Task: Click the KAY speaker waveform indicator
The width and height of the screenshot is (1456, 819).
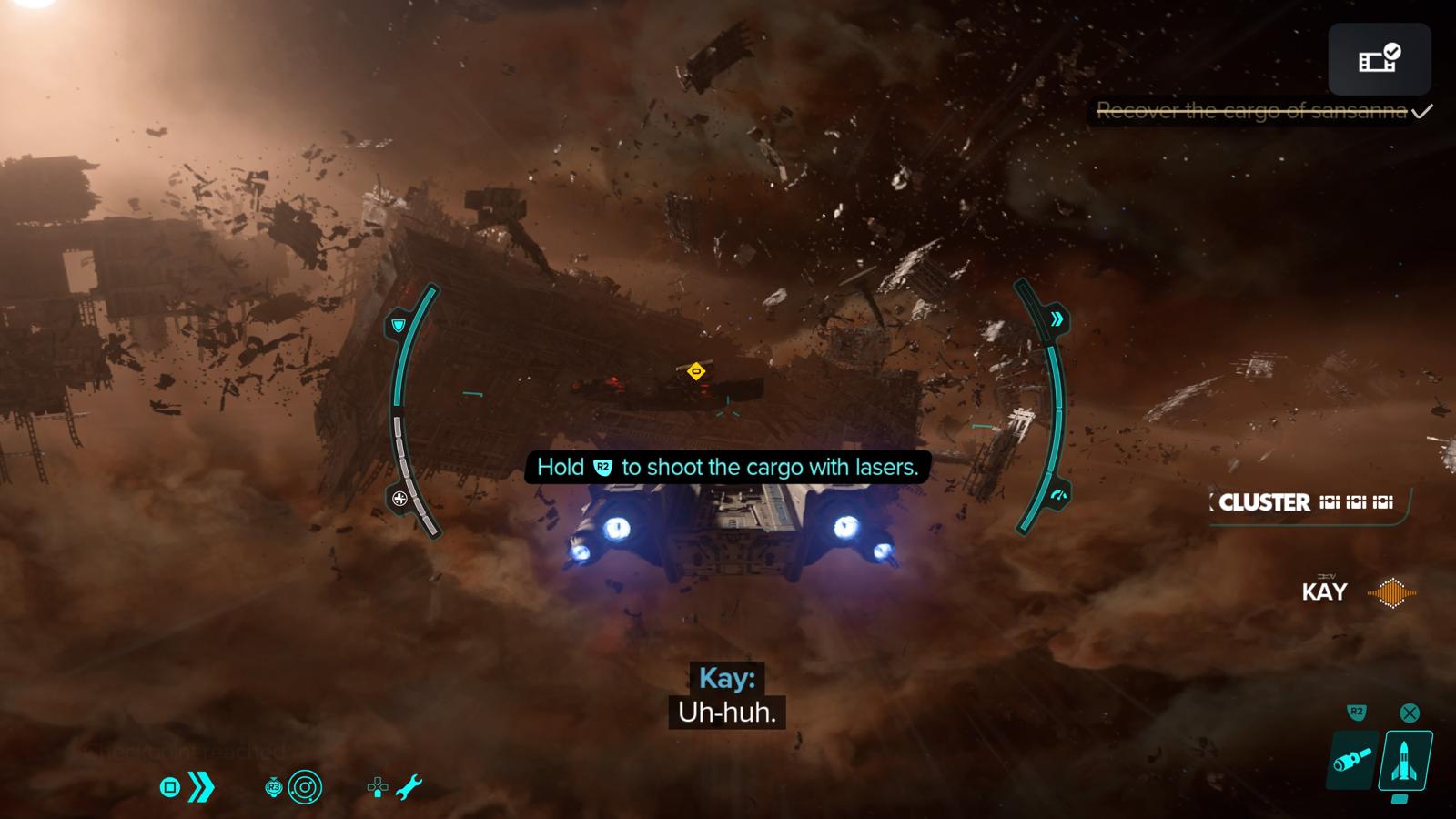Action: [1391, 592]
